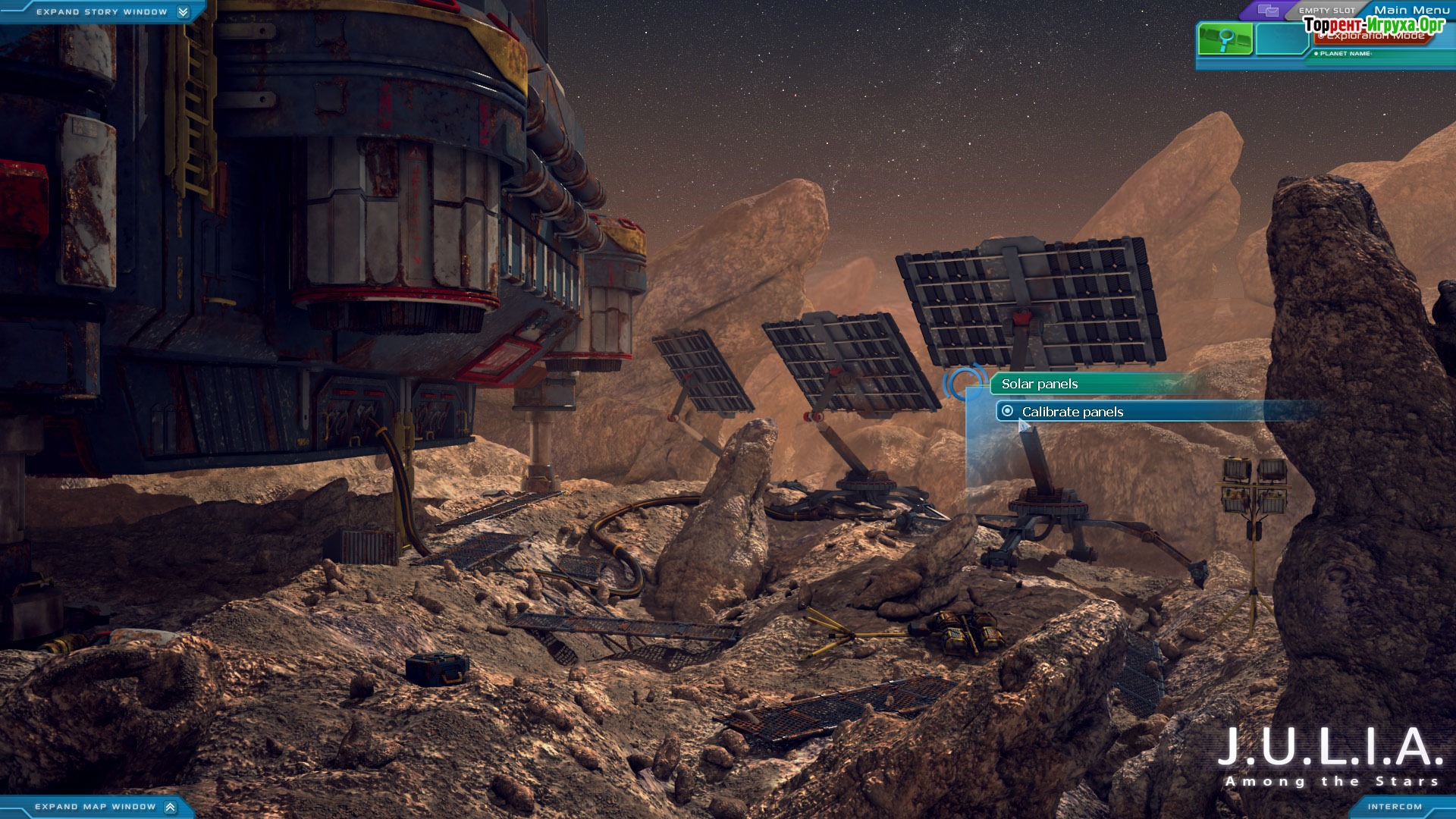The width and height of the screenshot is (1456, 819).
Task: Open the Main Menu
Action: 1411,10
